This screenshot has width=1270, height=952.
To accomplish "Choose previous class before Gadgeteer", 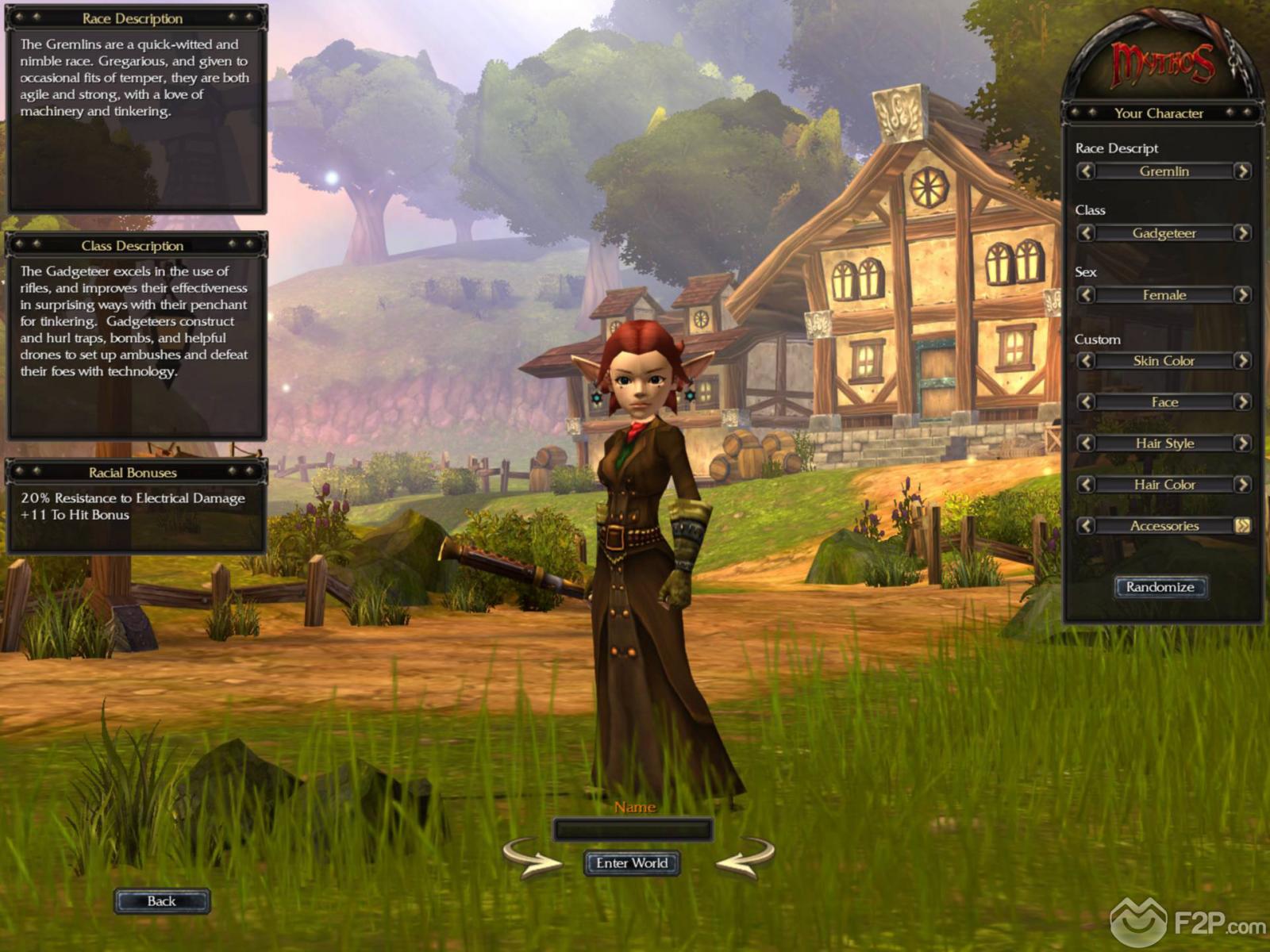I will point(1086,233).
